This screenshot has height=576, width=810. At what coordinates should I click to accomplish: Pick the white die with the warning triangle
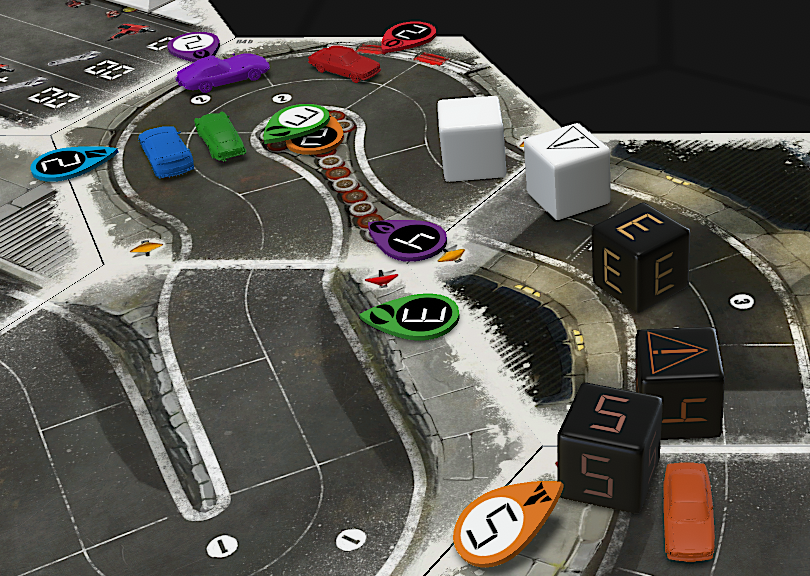click(568, 168)
